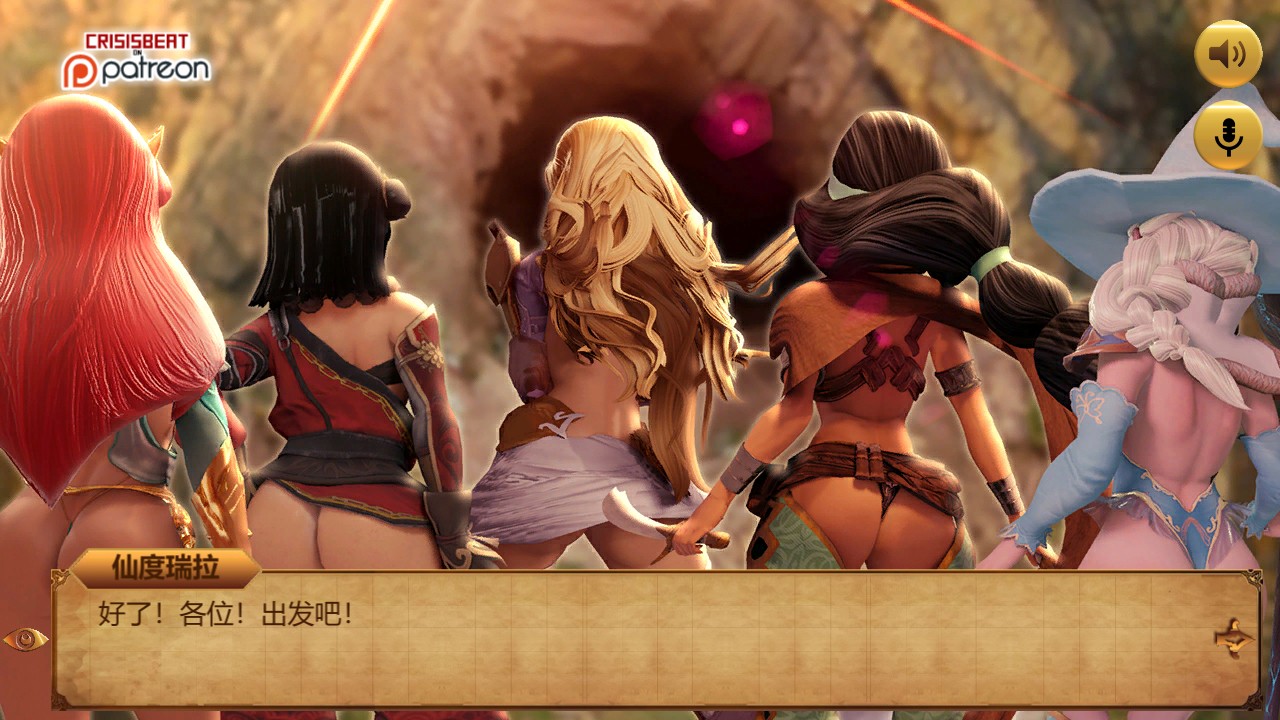Screen dimensions: 1280x720
Task: Advance dialogue with the golden arrow icon
Action: pyautogui.click(x=1233, y=638)
